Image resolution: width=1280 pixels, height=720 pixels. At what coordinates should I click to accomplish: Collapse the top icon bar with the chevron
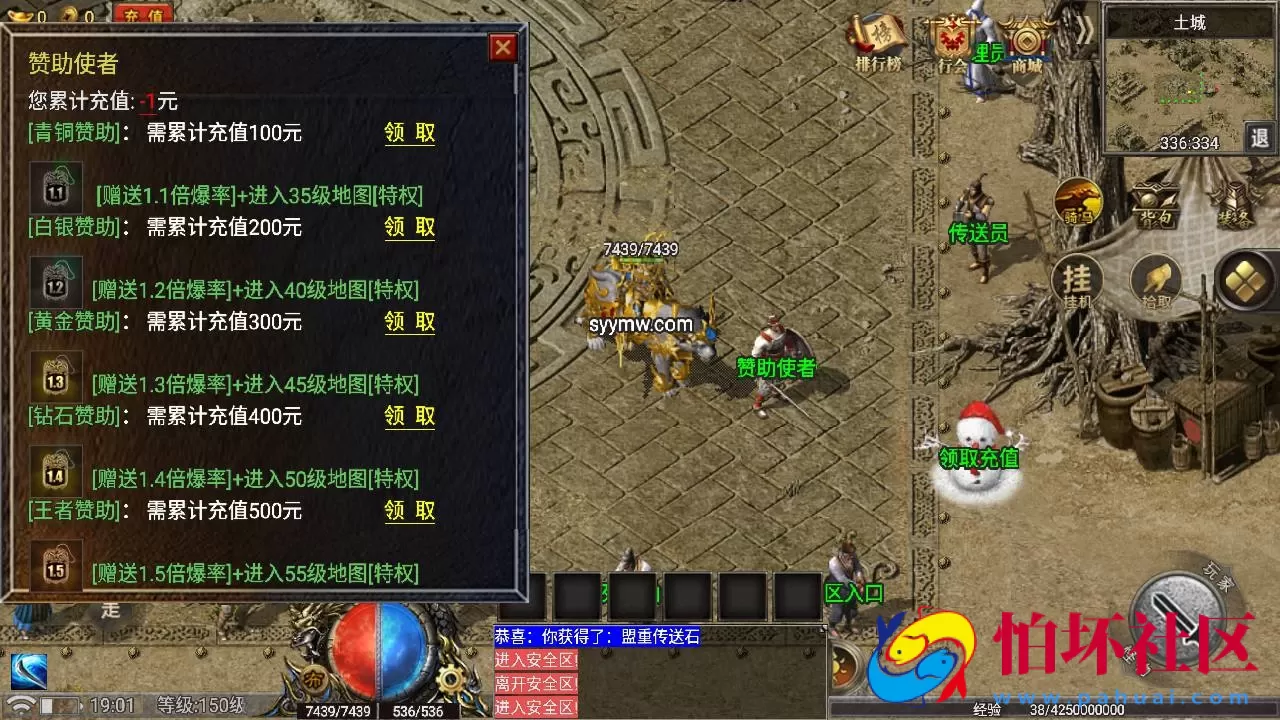[1085, 29]
